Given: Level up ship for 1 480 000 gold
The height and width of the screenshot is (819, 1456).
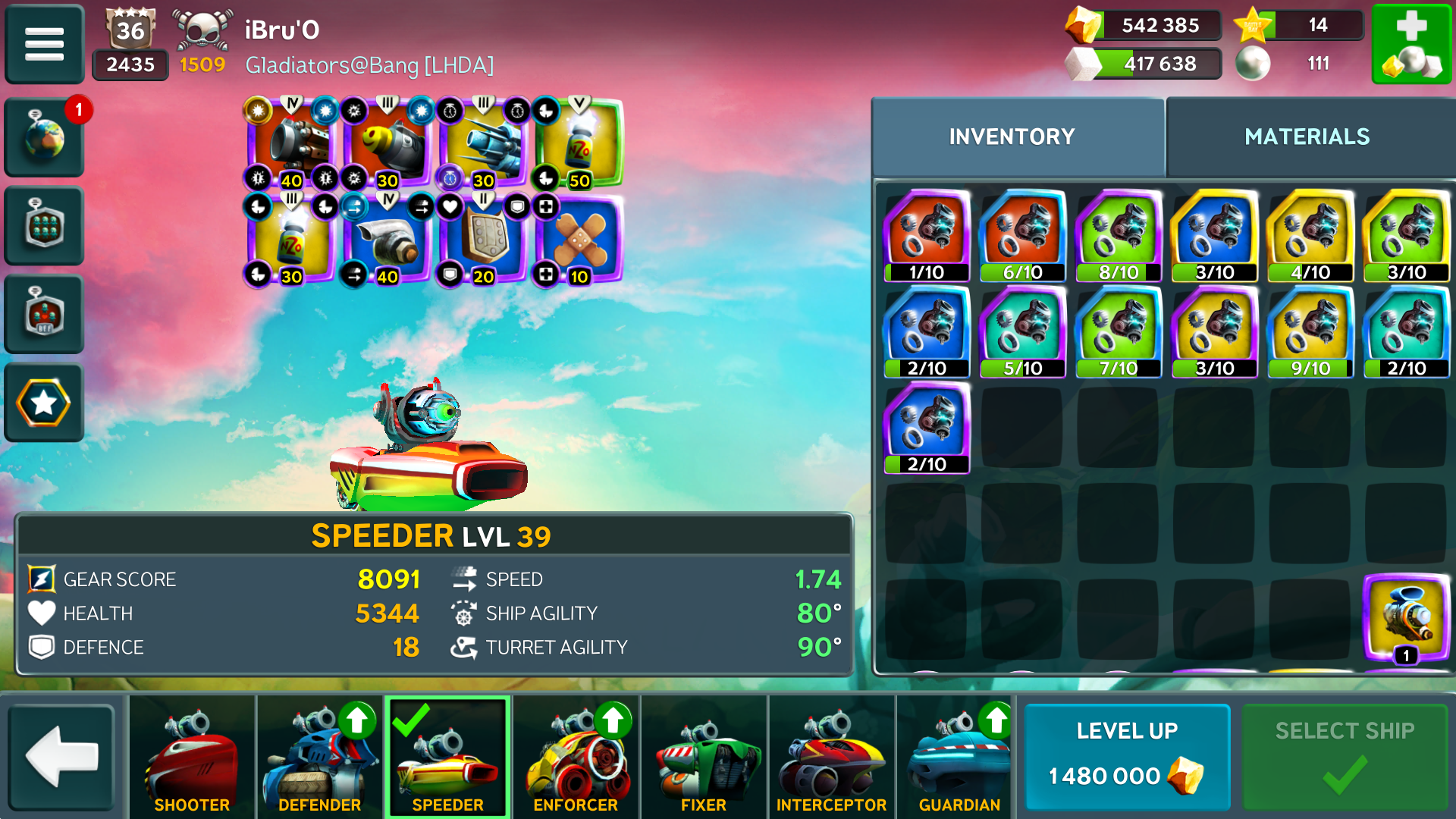Looking at the screenshot, I should point(1127,757).
